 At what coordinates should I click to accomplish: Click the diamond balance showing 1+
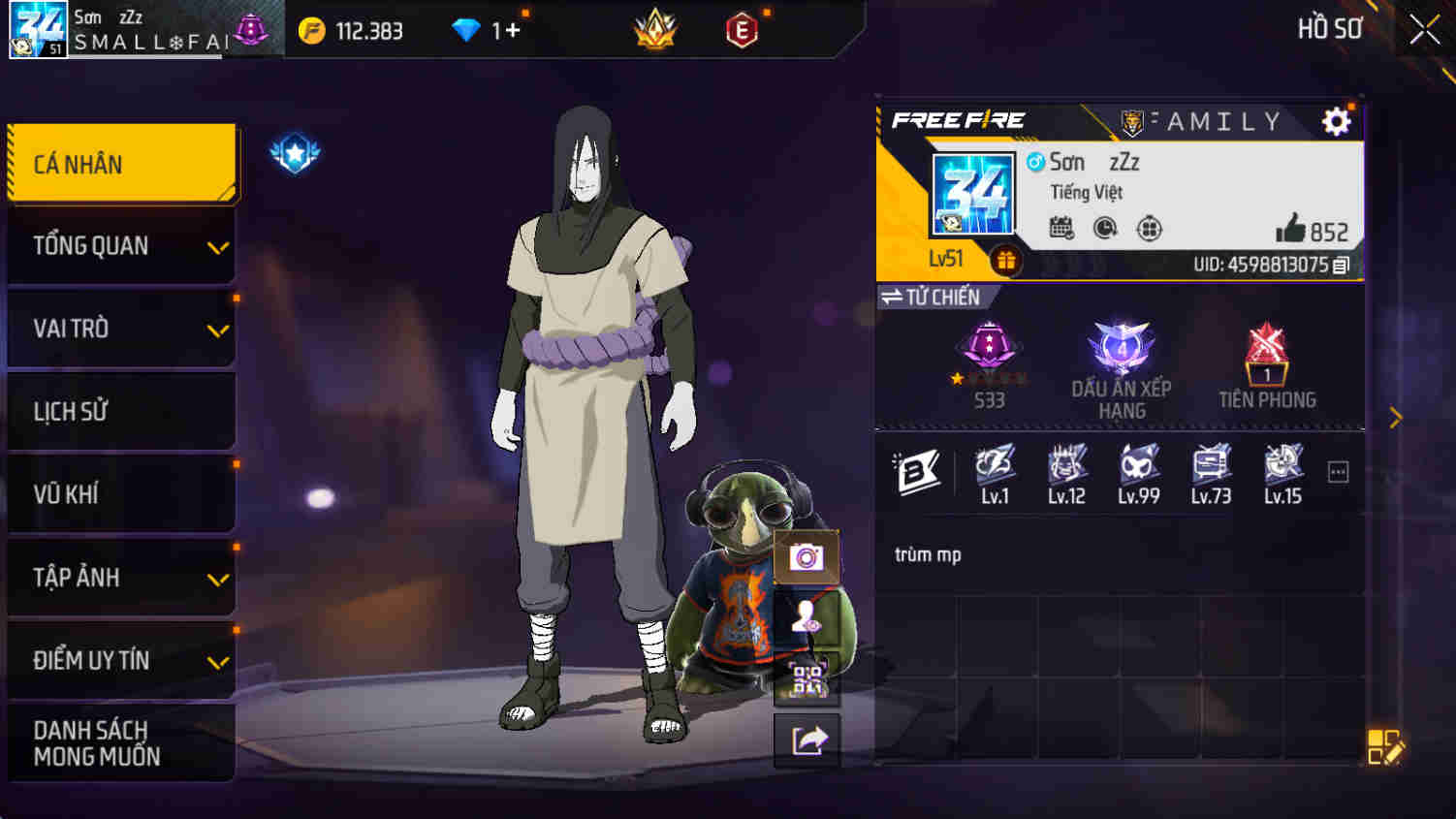click(x=485, y=29)
